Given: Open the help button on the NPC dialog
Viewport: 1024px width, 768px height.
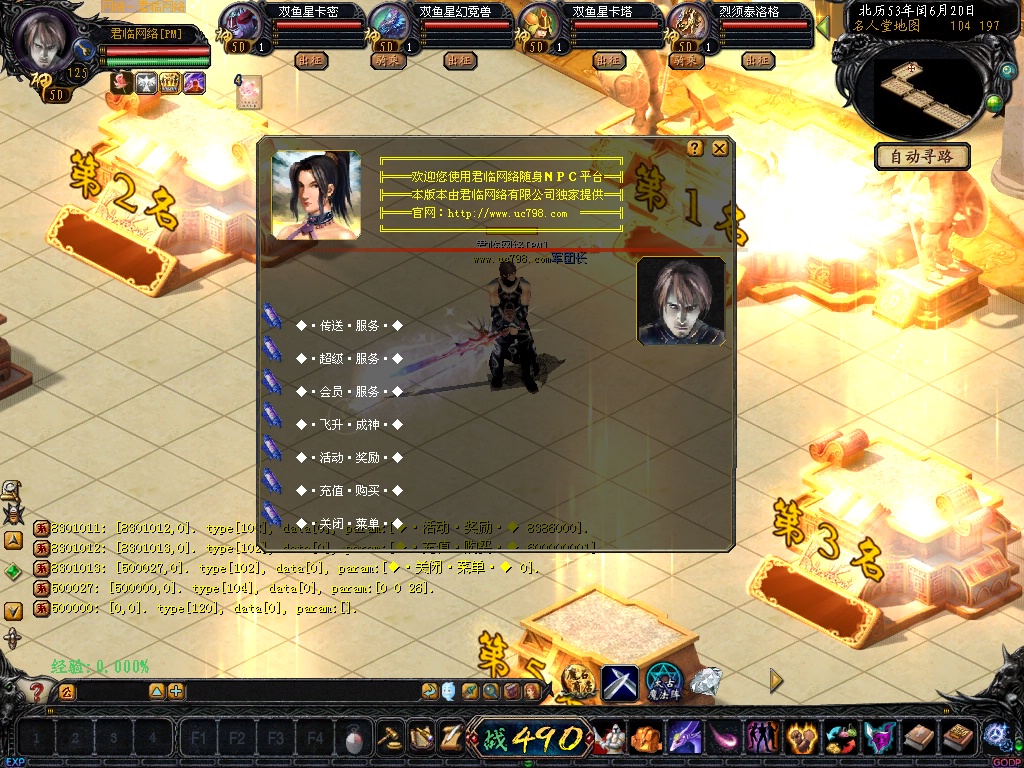Looking at the screenshot, I should 695,148.
